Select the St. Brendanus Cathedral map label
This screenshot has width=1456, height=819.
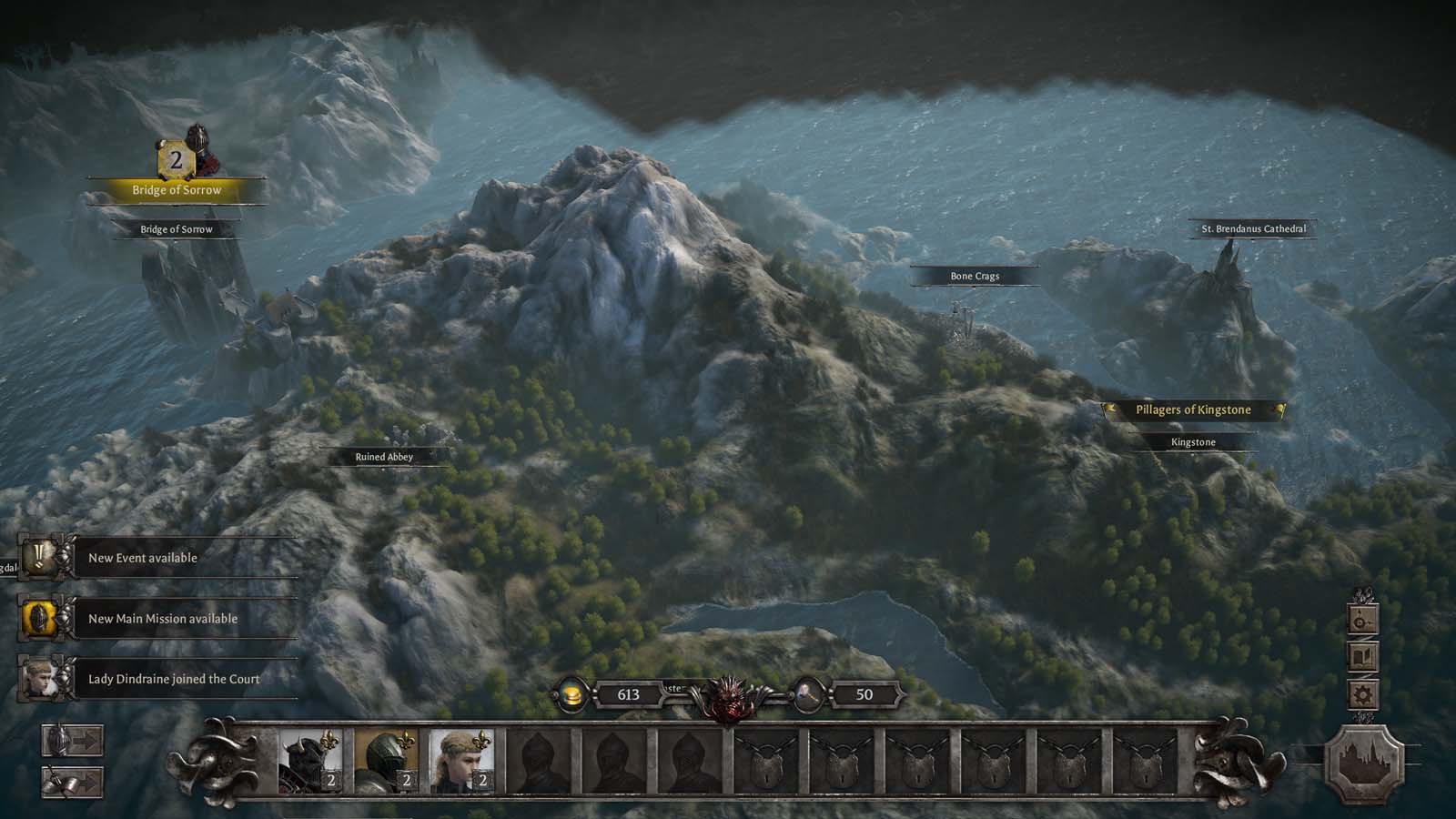pos(1253,229)
